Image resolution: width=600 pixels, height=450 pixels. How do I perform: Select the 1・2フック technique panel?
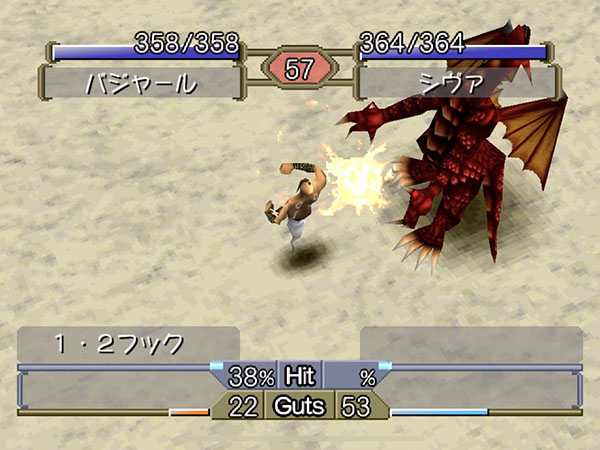[x=128, y=345]
